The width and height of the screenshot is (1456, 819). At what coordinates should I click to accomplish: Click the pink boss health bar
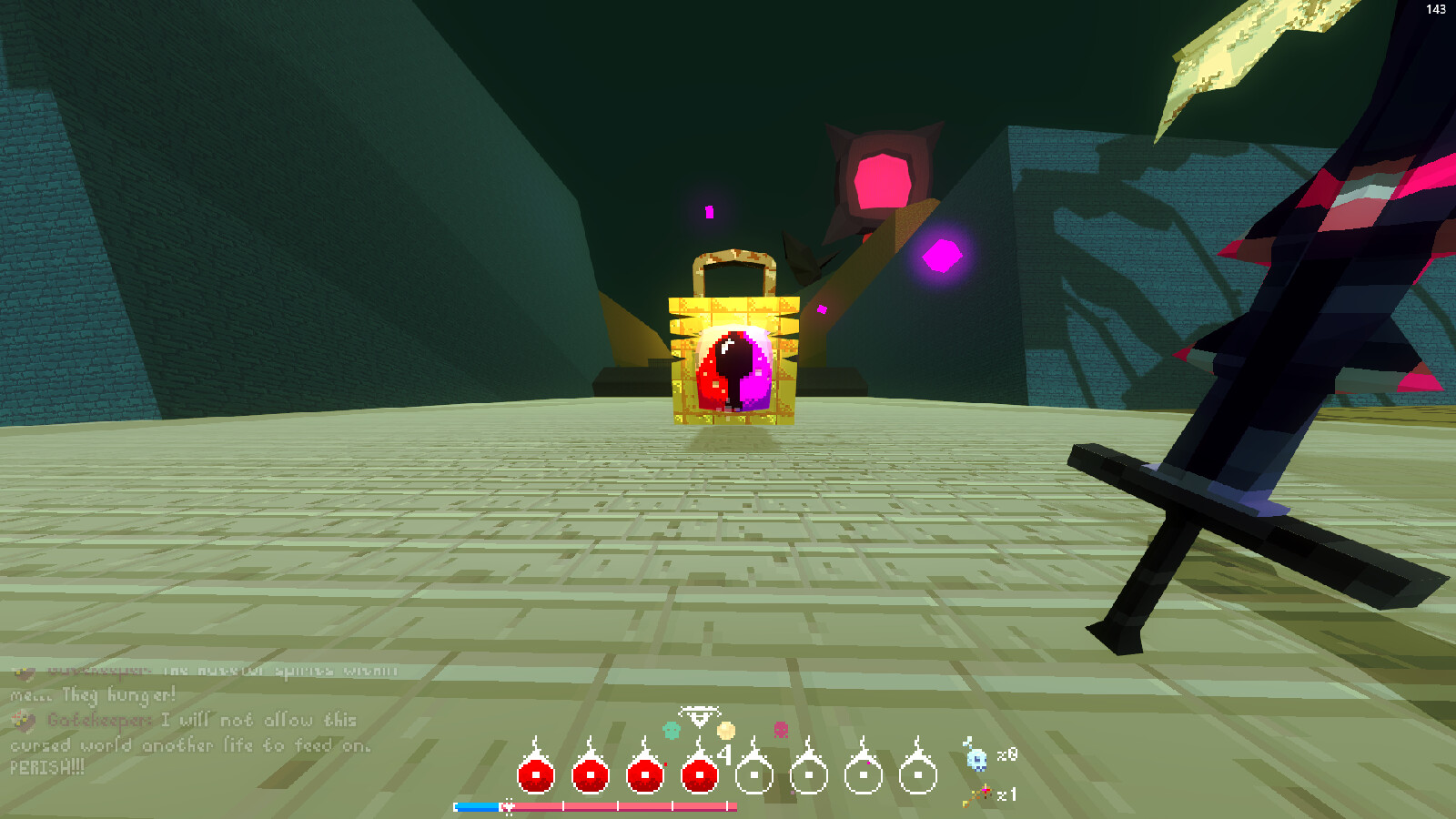pyautogui.click(x=619, y=806)
